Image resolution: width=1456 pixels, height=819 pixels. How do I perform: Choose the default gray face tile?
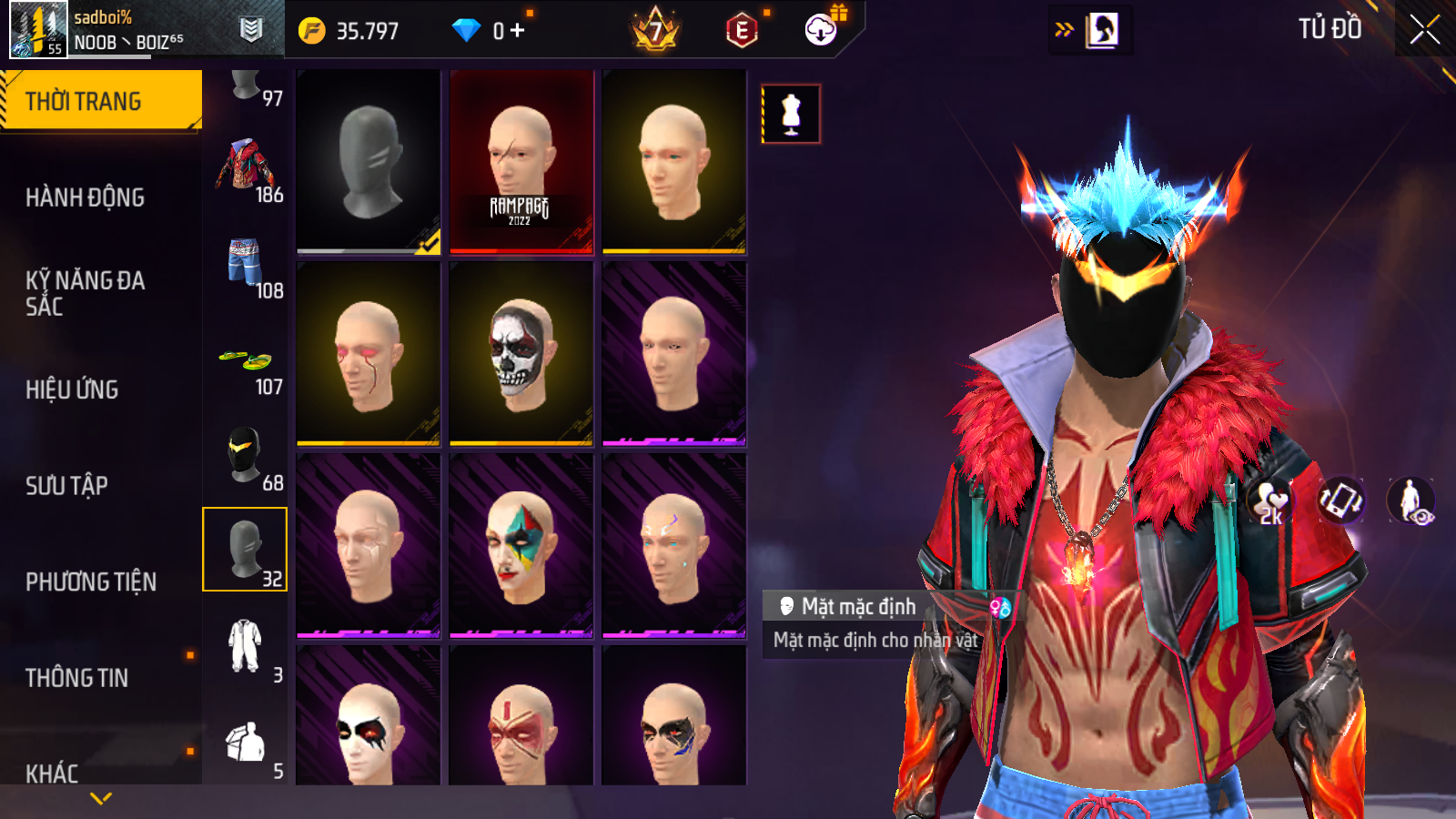369,162
